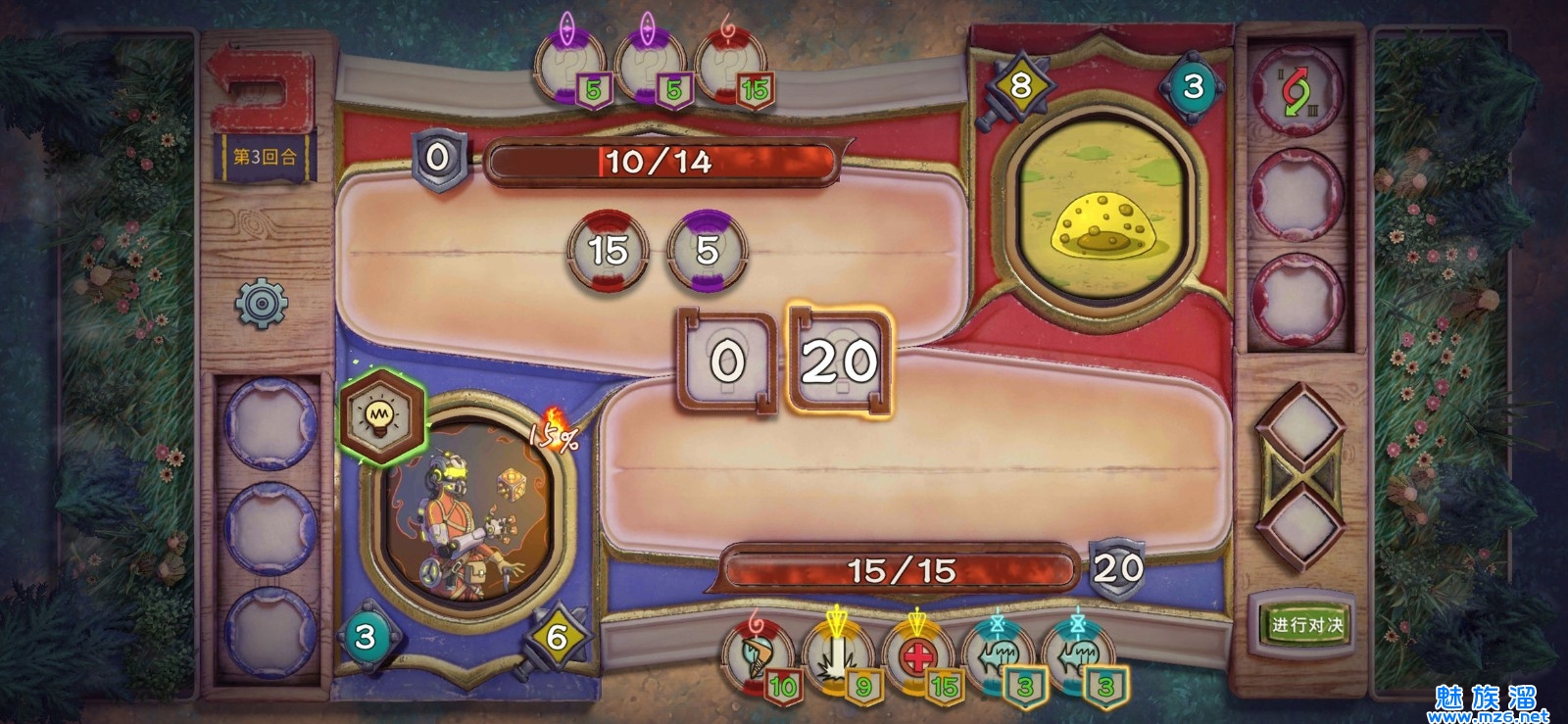The image size is (1568, 724).
Task: Click the played purple 5 enemy chip
Action: (707, 250)
